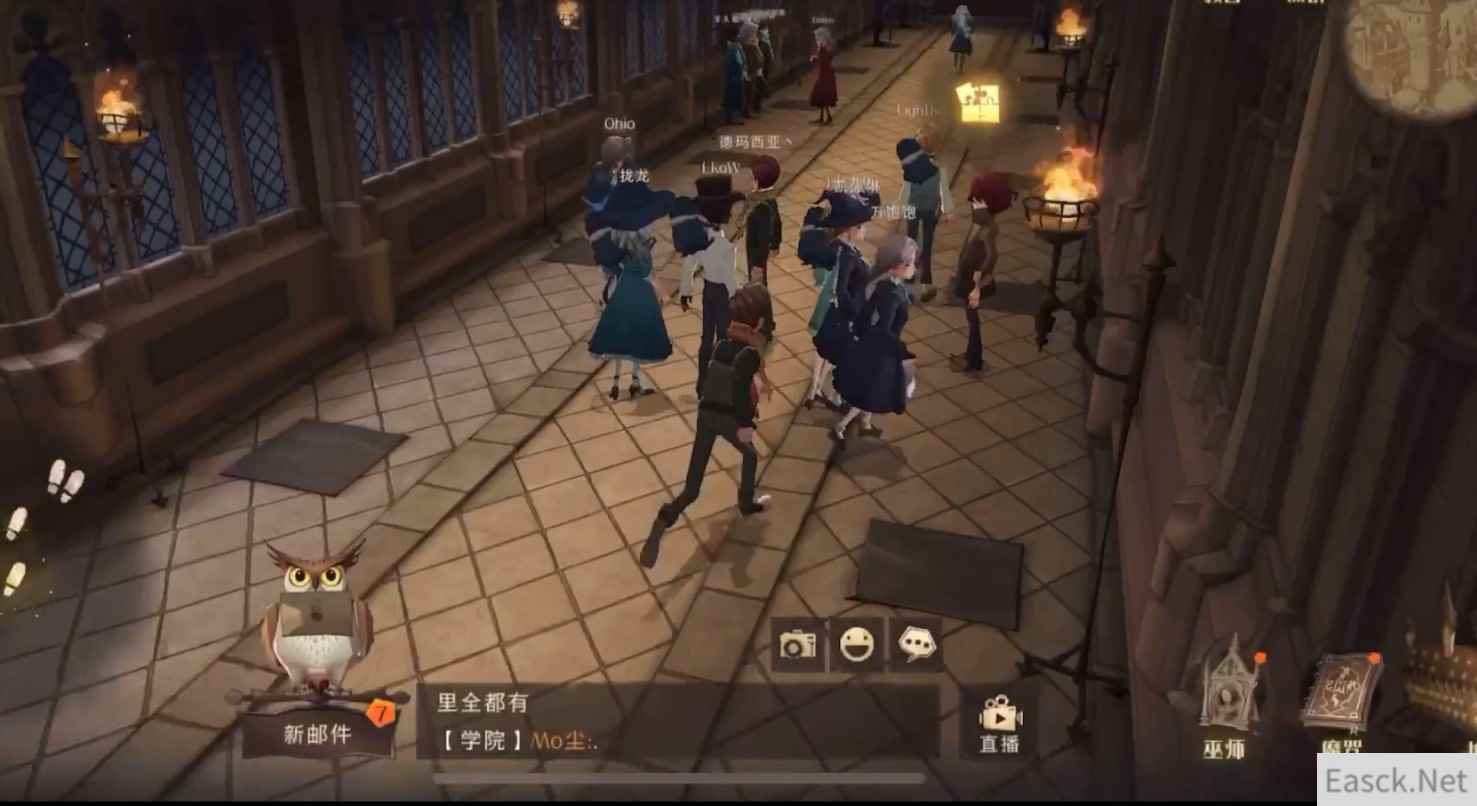The height and width of the screenshot is (806, 1477).
Task: Tap the glowing notice board in the corridor
Action: click(x=975, y=100)
